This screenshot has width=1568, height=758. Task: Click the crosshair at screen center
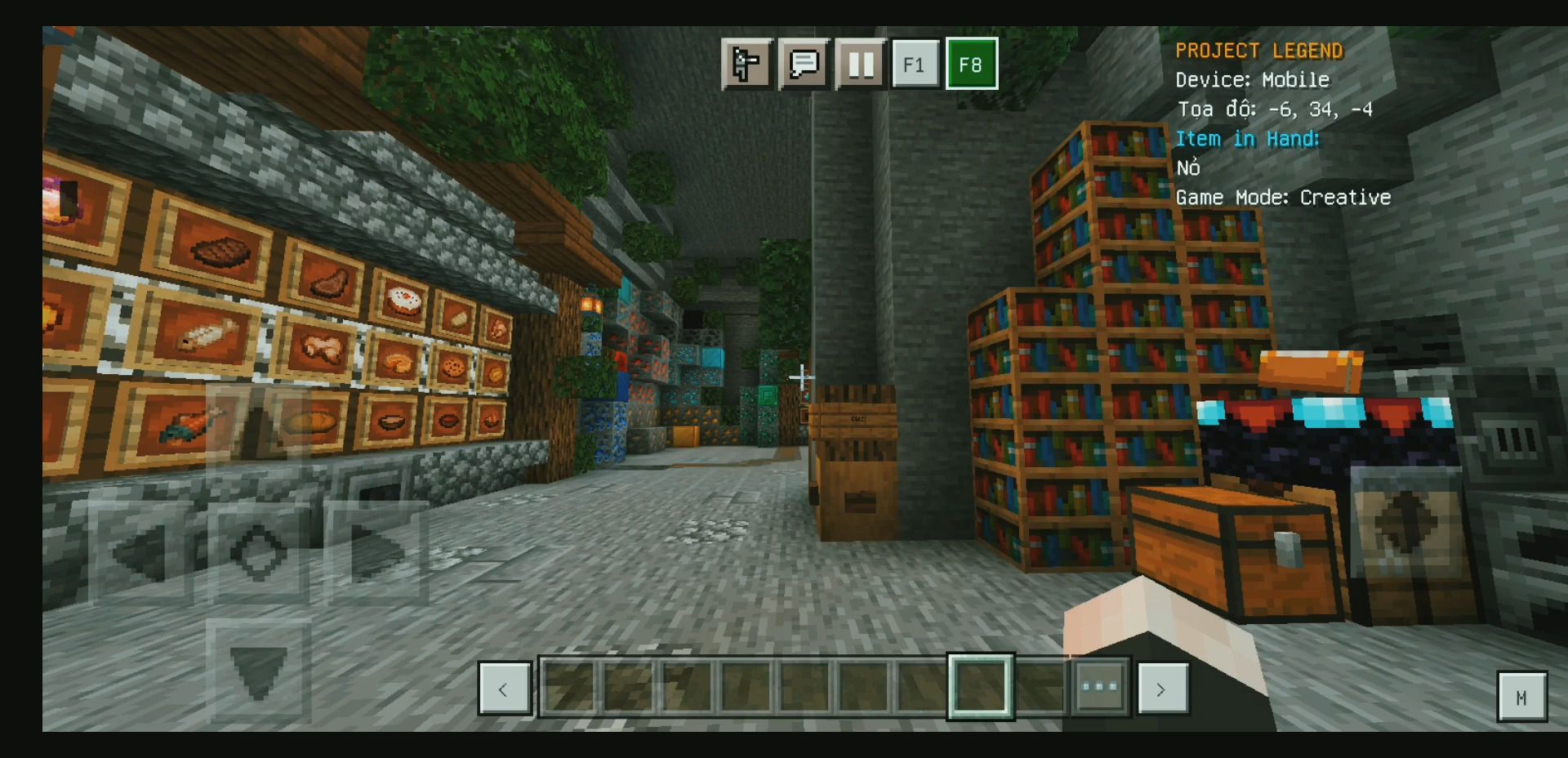803,377
